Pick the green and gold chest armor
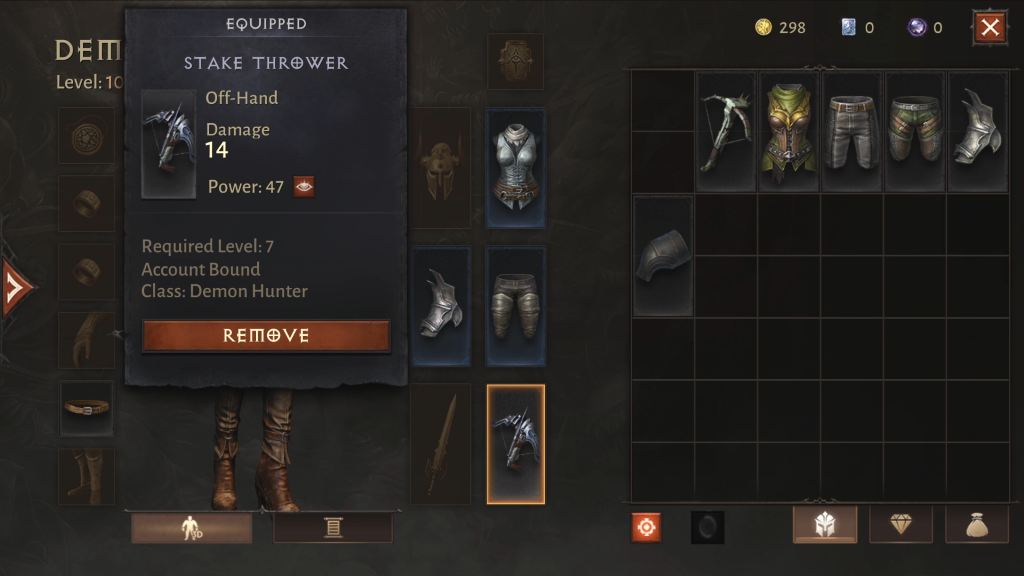The height and width of the screenshot is (576, 1024). tap(789, 131)
